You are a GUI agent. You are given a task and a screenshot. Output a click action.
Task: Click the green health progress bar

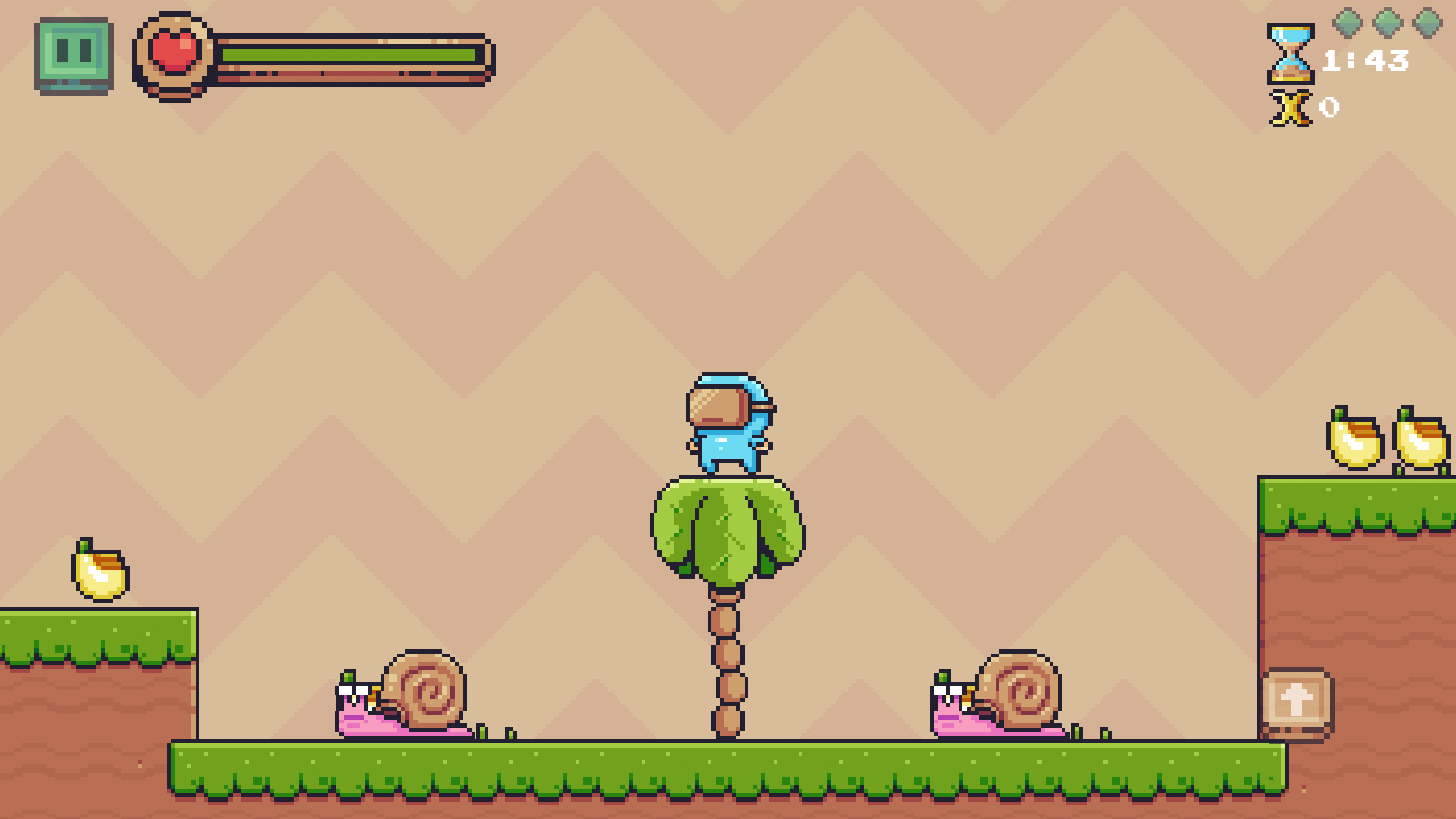(349, 55)
